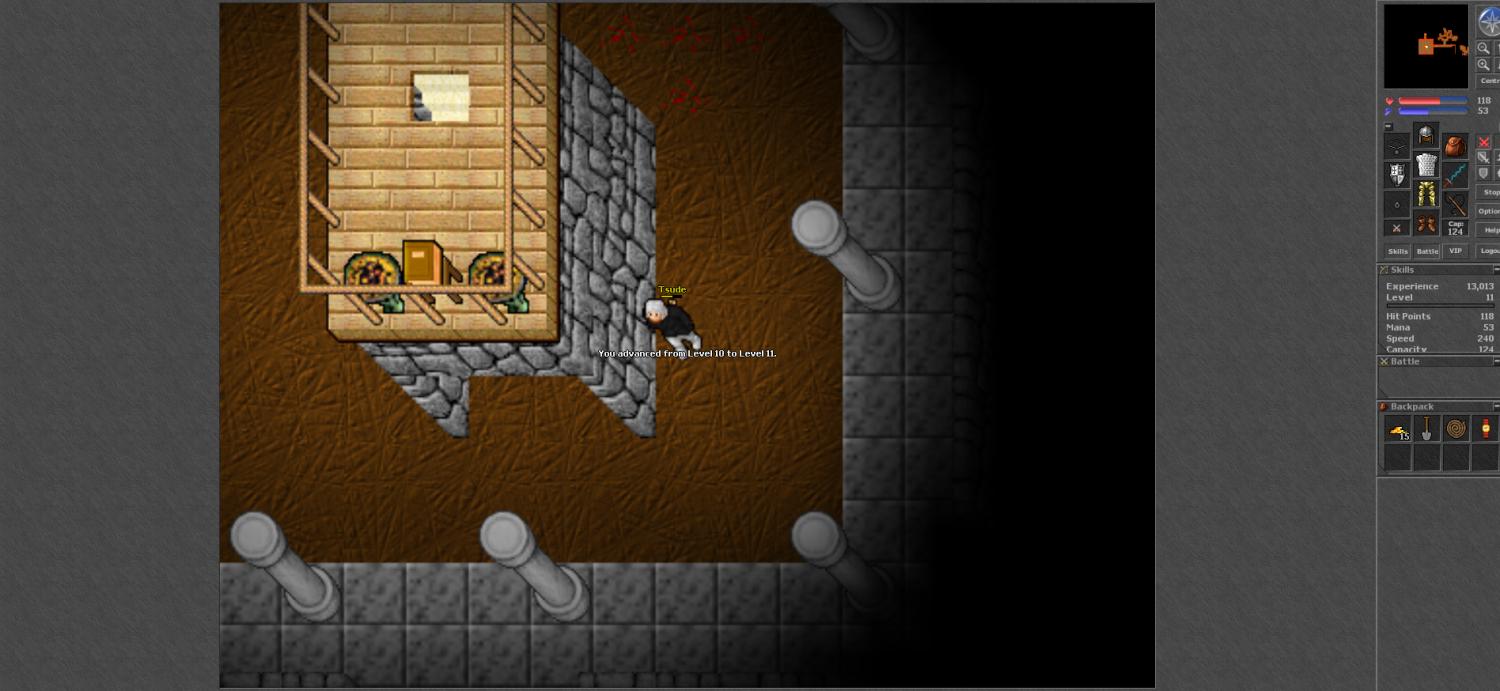
Task: Select the red watch in the backpack
Action: [1486, 429]
